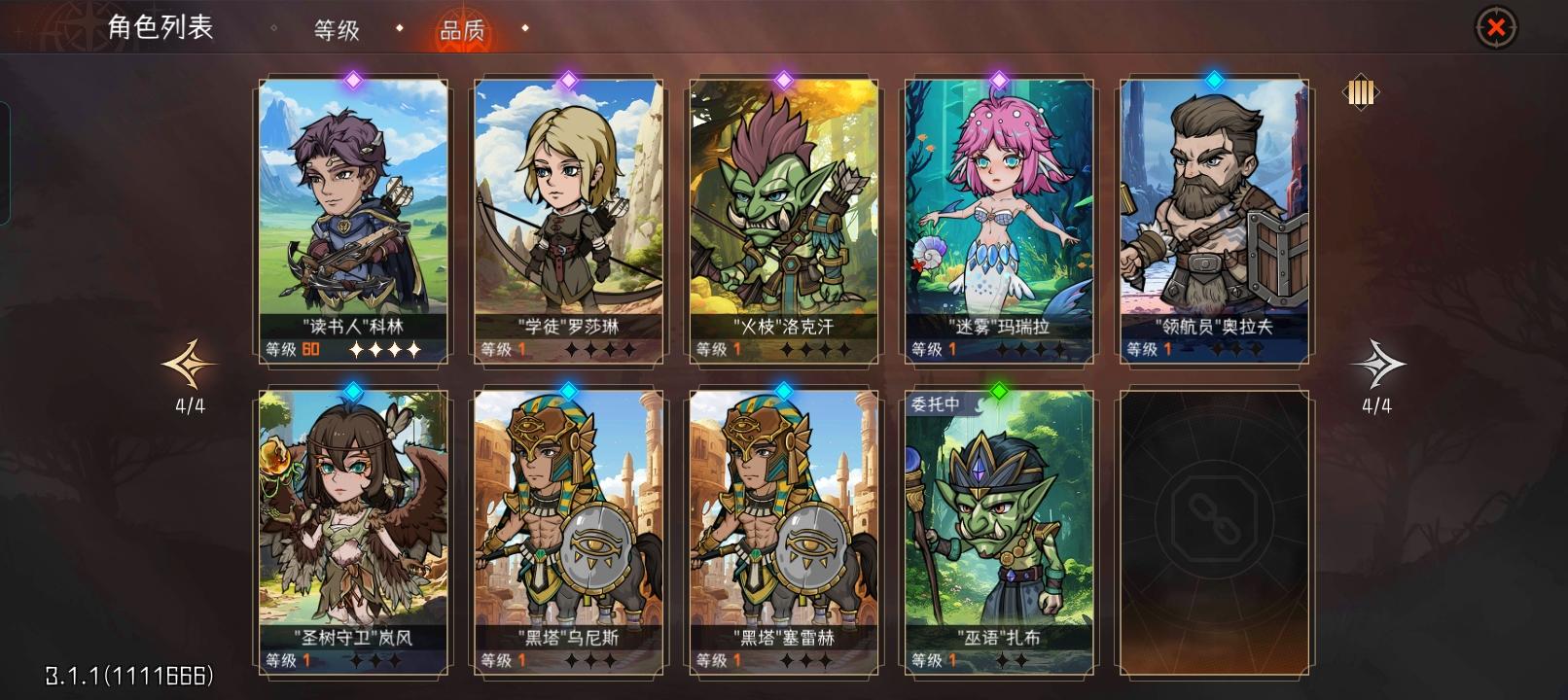Screen dimensions: 1568x700
Task: Toggle the cyan gem on 乌尼斯's card
Action: (567, 390)
